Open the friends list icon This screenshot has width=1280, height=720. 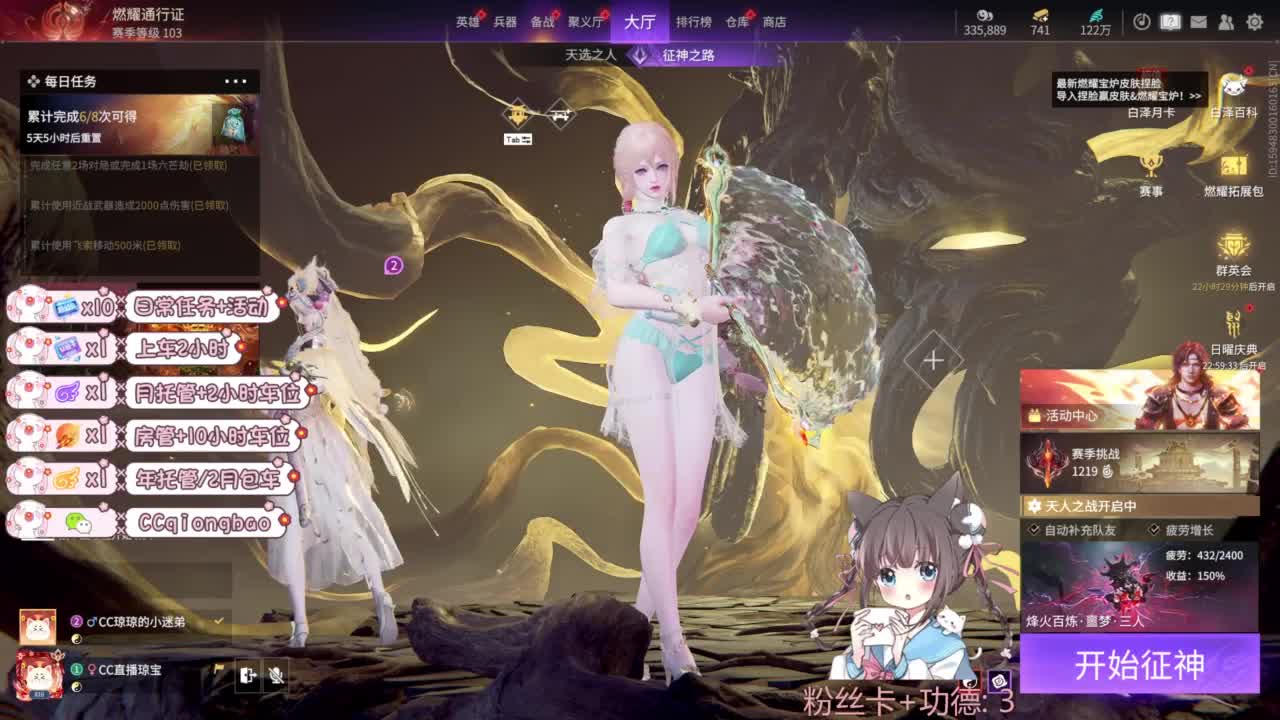[1227, 22]
